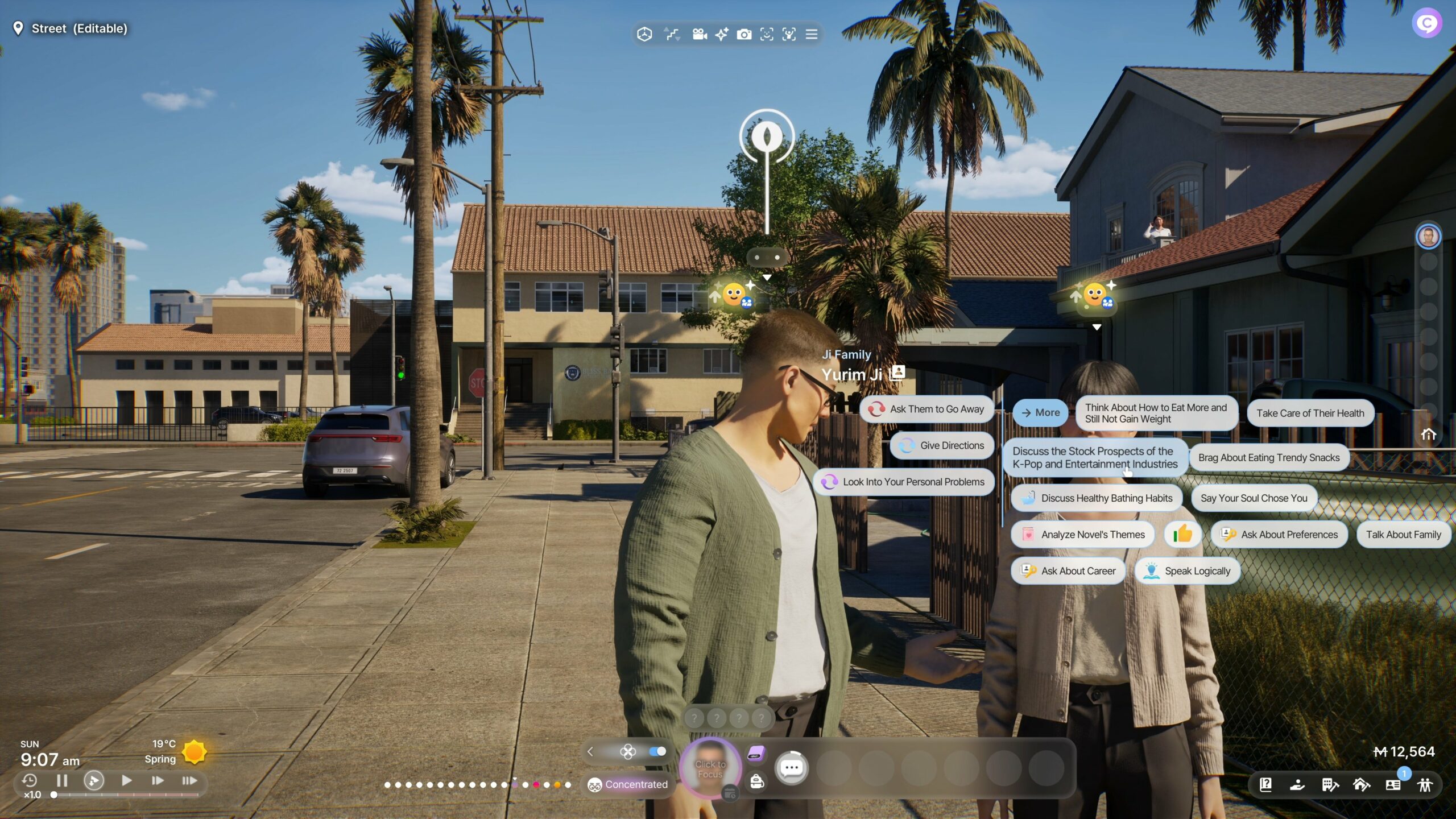Pick "Look Into Your Personal Problems" option
1456x819 pixels.
coord(904,482)
